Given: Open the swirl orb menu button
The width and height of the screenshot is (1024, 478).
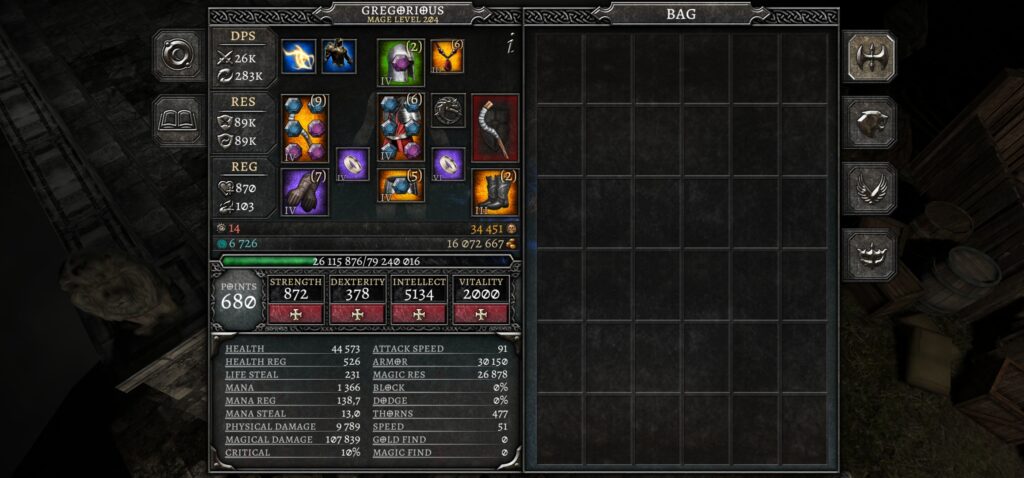Looking at the screenshot, I should click(179, 56).
